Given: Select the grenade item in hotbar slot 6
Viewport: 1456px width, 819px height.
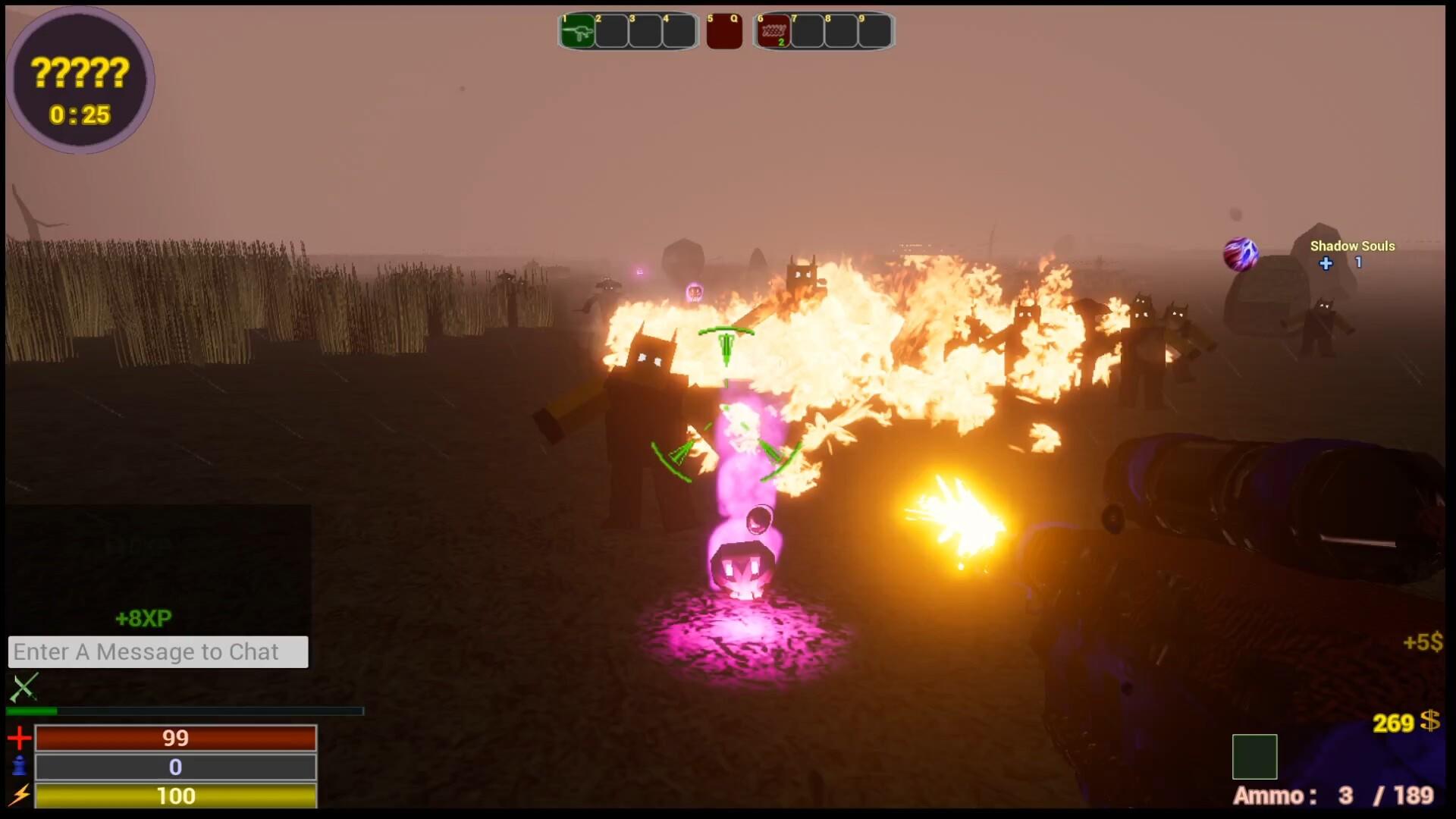Looking at the screenshot, I should 773,31.
